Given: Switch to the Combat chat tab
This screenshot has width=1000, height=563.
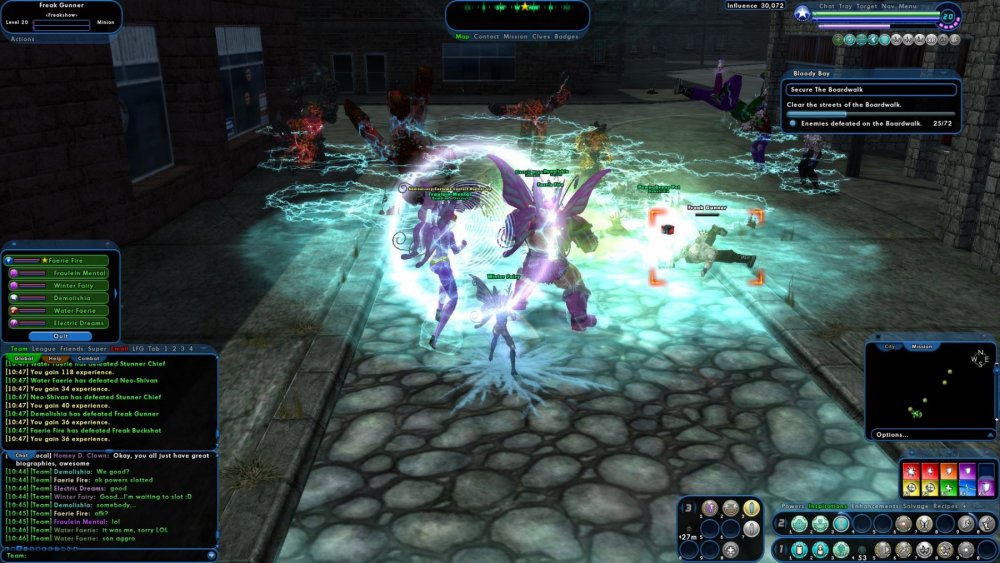Looking at the screenshot, I should click(89, 358).
